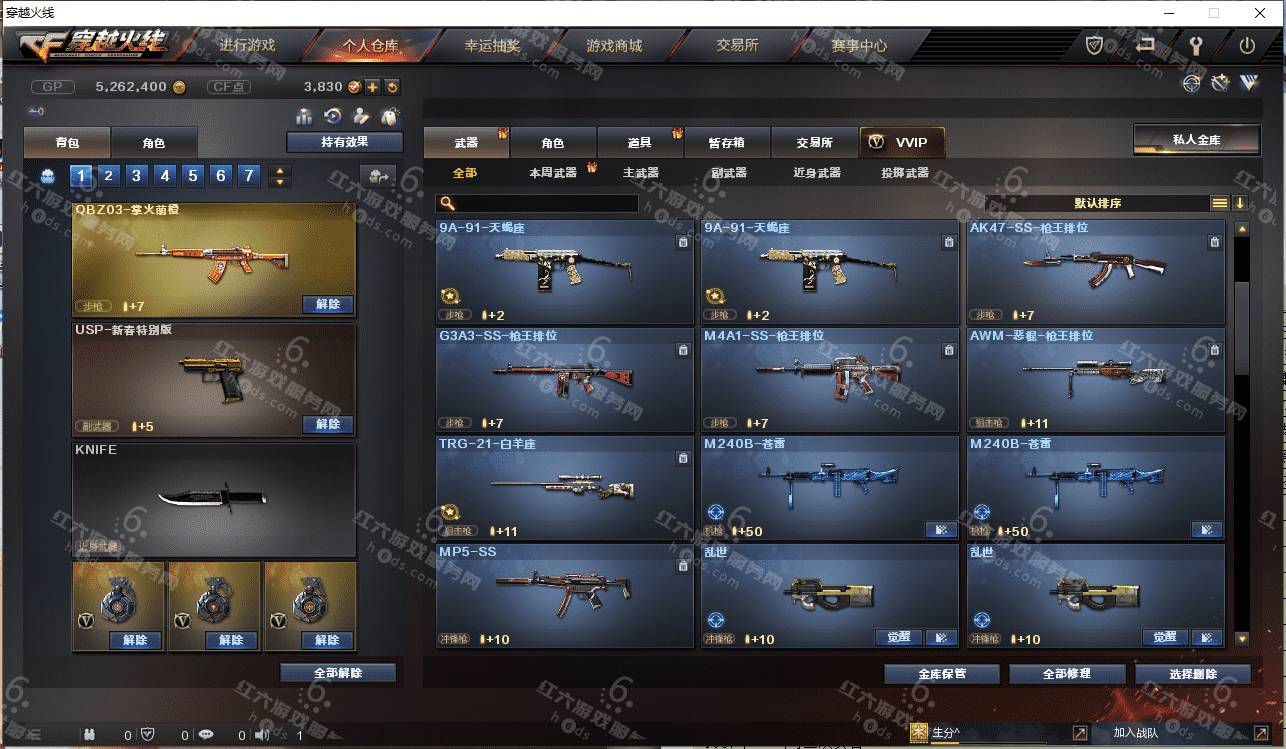Switch to the 角色 tab beside 背包
Image resolution: width=1286 pixels, height=749 pixels.
(x=153, y=143)
